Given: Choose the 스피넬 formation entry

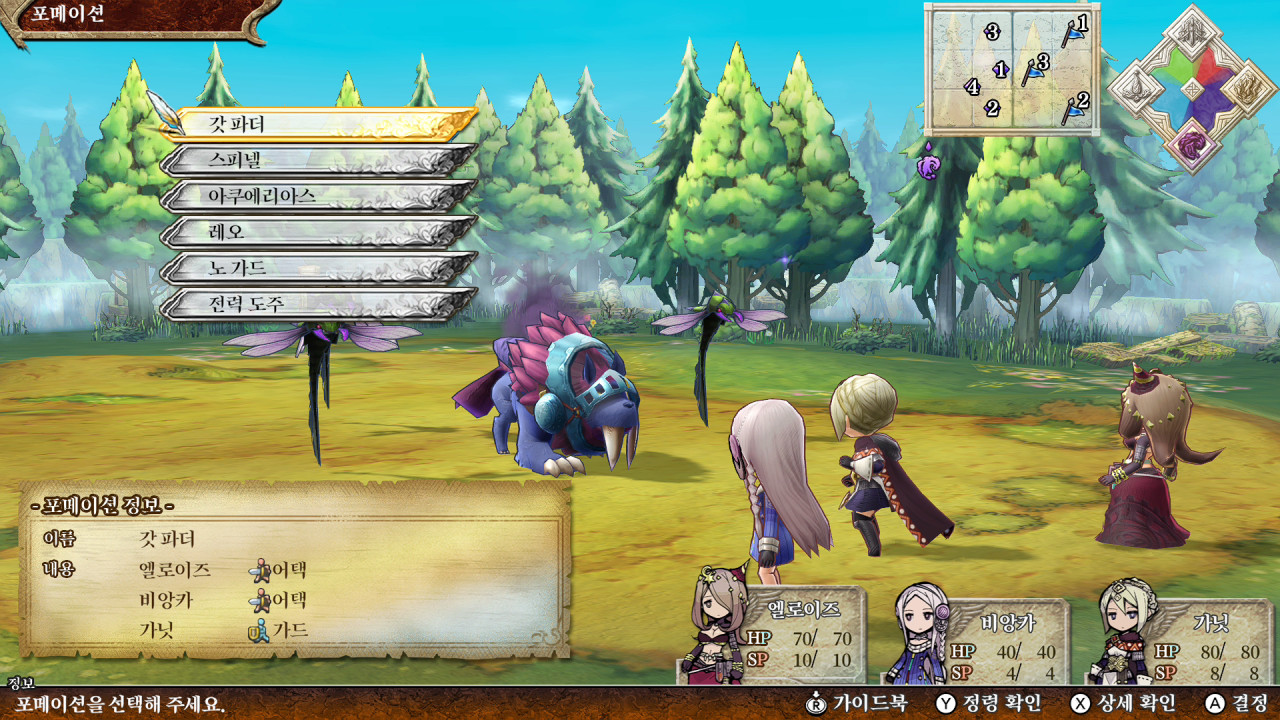Looking at the screenshot, I should (x=318, y=160).
